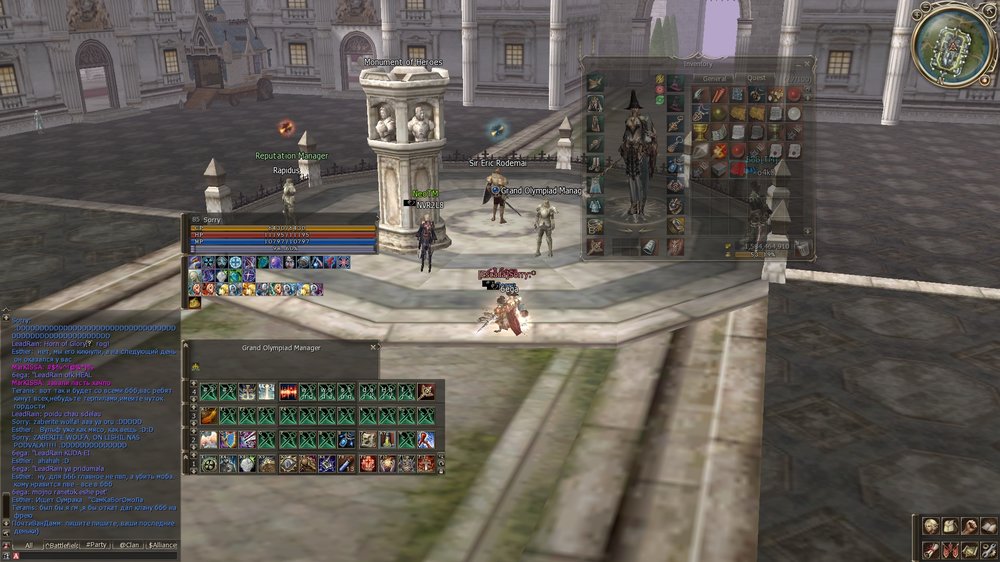Click the red orb inventory item
The height and width of the screenshot is (562, 1000).
point(794,95)
